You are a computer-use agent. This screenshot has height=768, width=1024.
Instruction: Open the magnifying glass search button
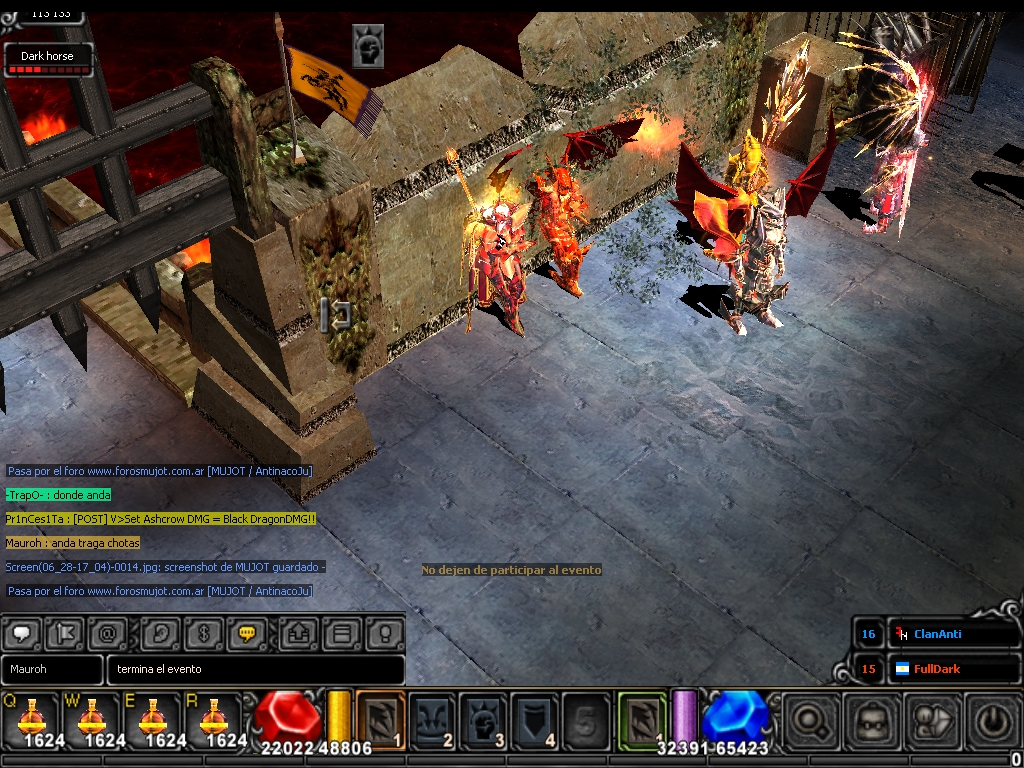coord(811,719)
